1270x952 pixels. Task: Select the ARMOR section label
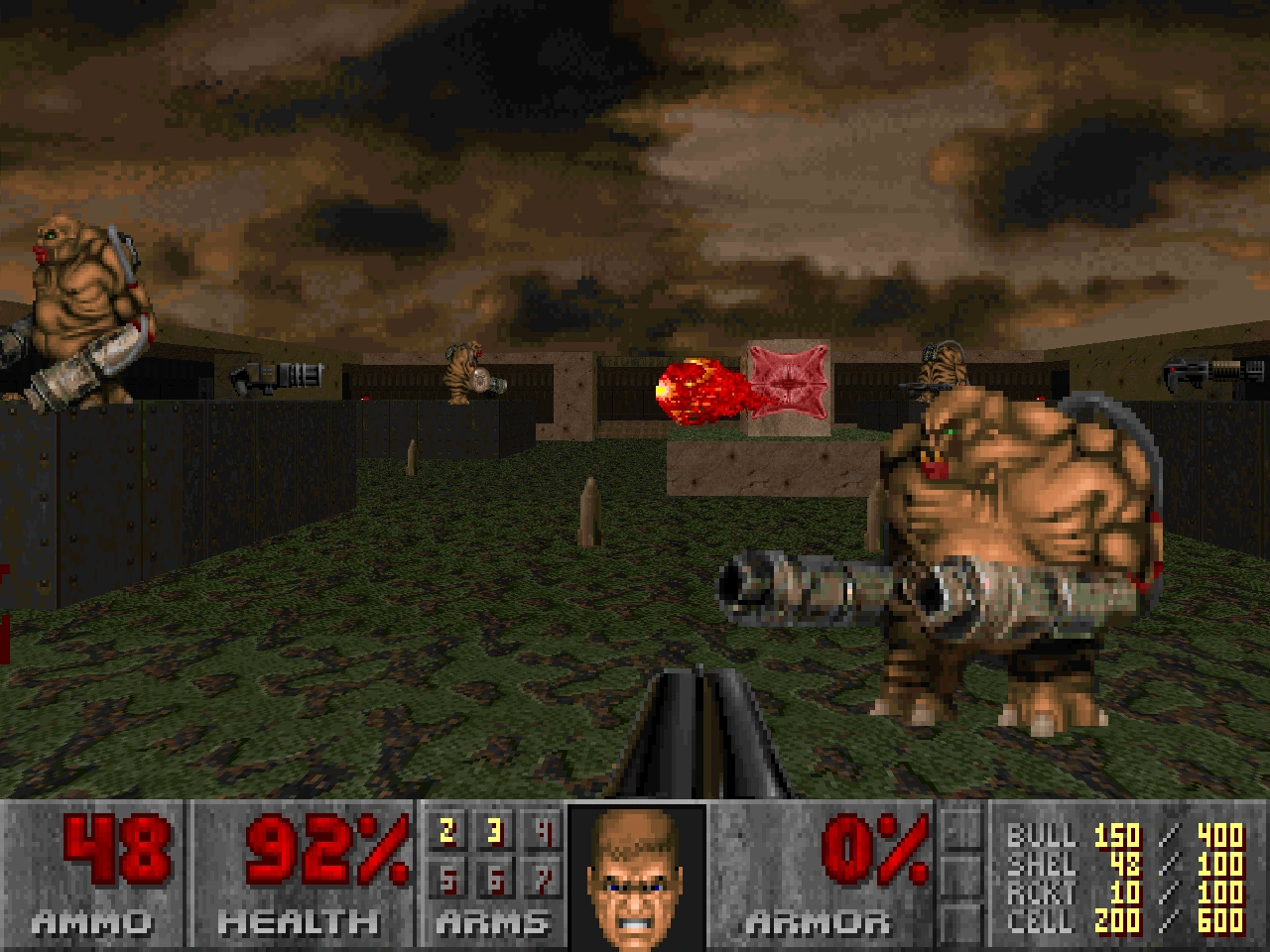tap(822, 920)
